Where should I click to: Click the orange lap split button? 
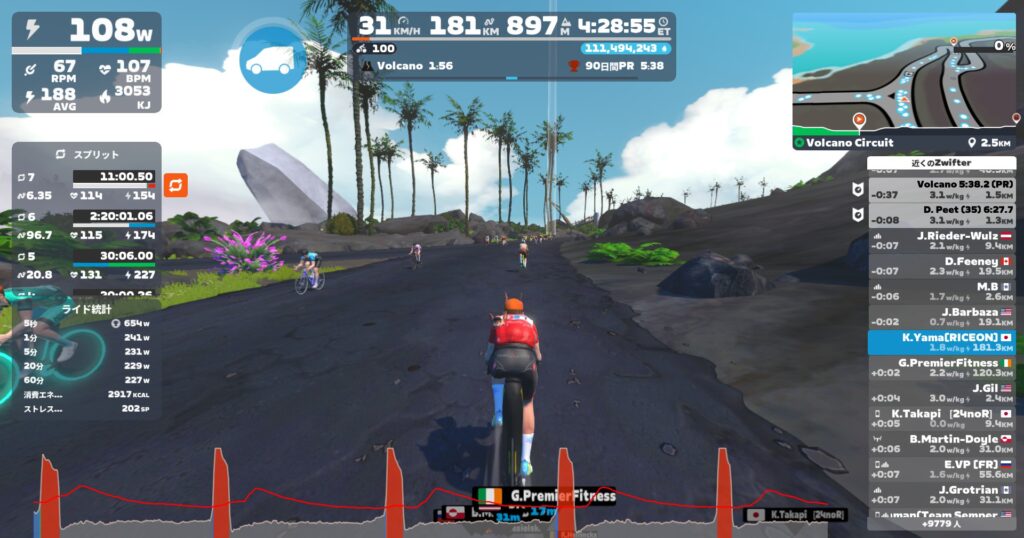tap(176, 185)
